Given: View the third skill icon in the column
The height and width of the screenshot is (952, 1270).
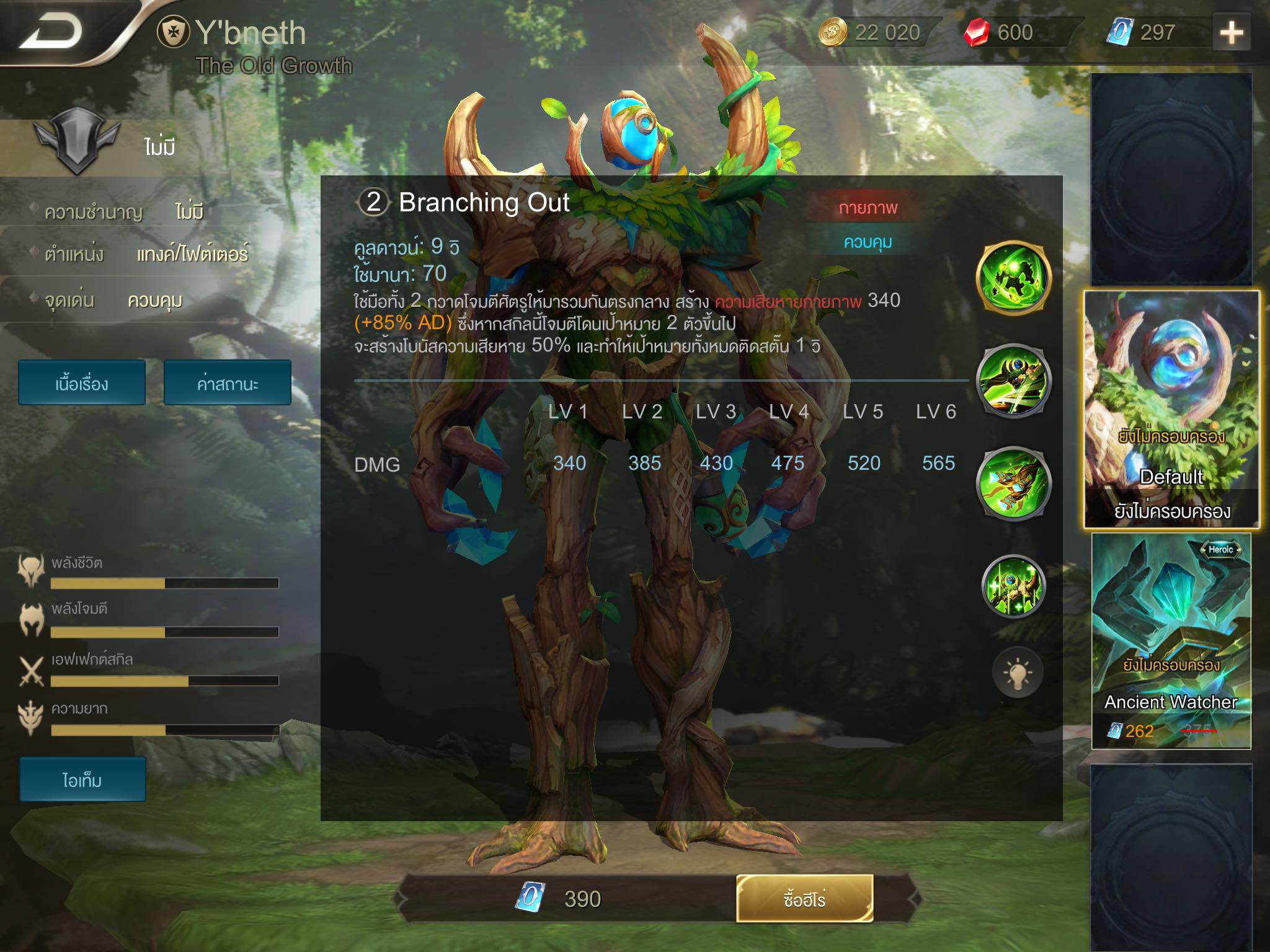Looking at the screenshot, I should click(x=1013, y=483).
